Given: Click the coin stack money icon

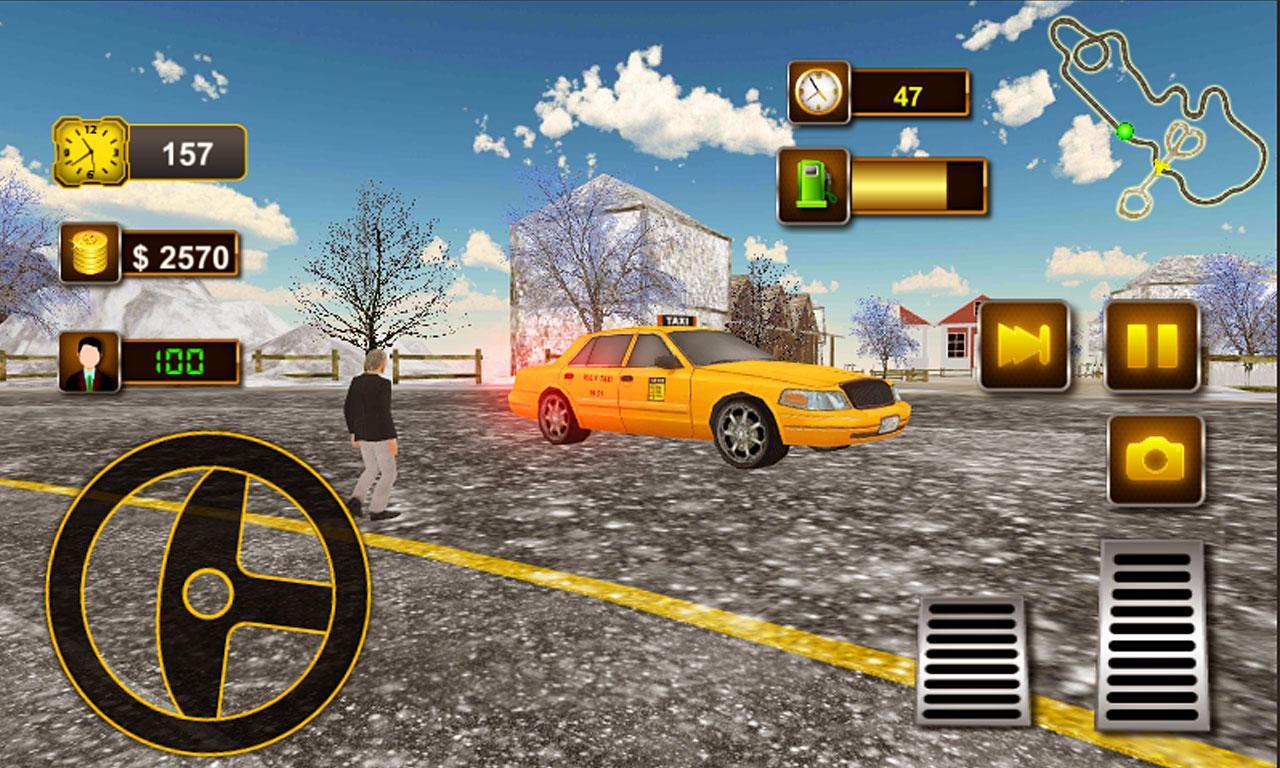Looking at the screenshot, I should pyautogui.click(x=92, y=251).
